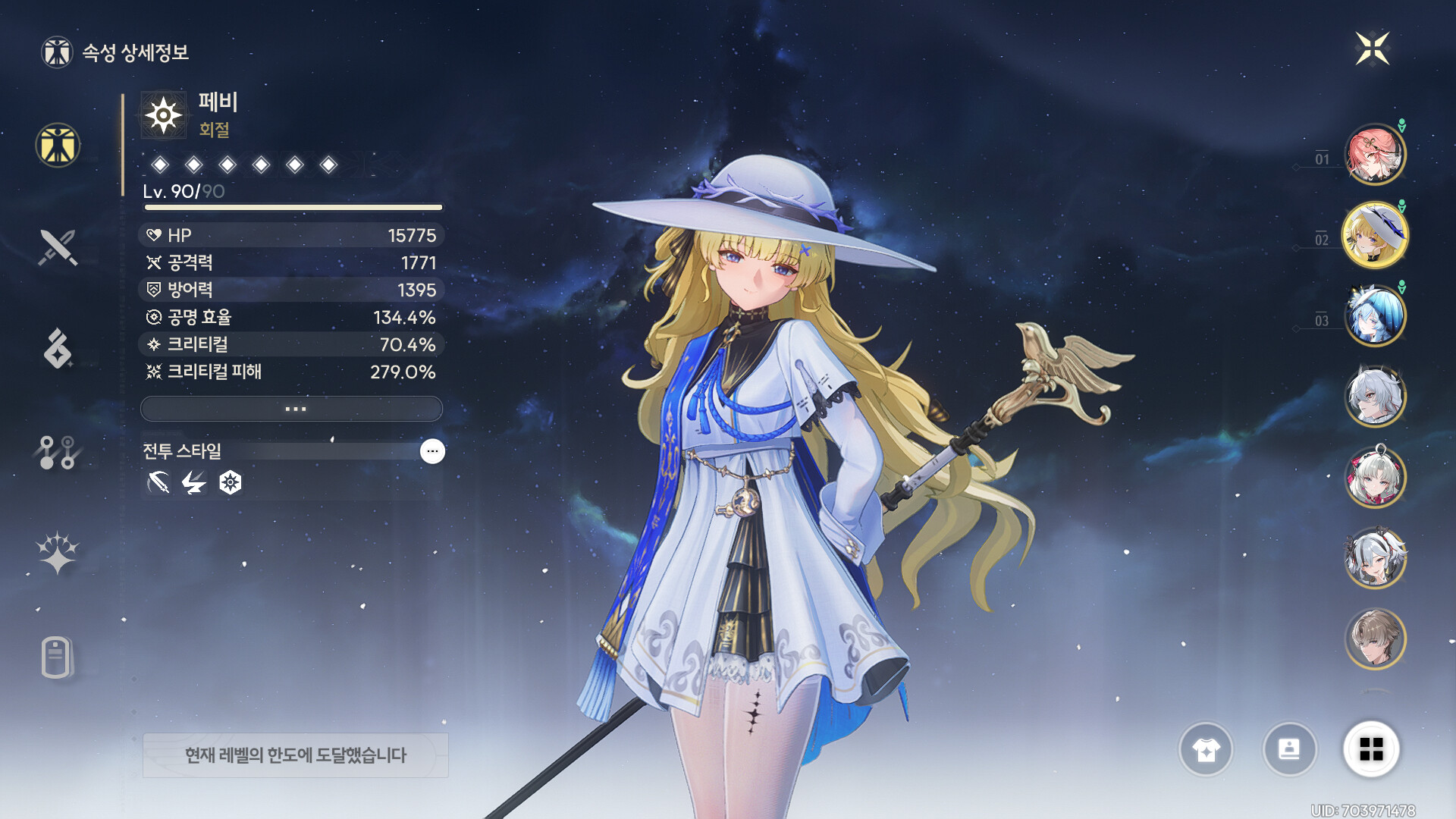This screenshot has height=819, width=1456.
Task: Open the character profile card button
Action: (x=1289, y=750)
